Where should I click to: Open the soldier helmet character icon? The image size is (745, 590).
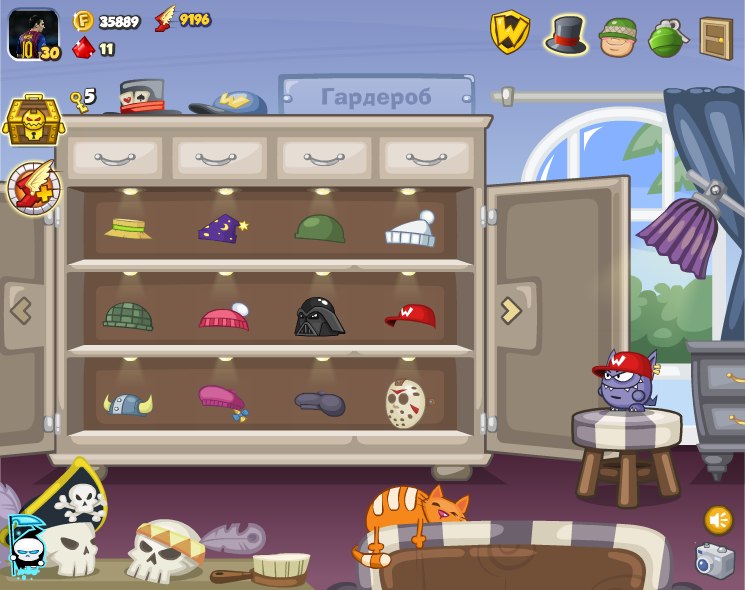tap(617, 36)
